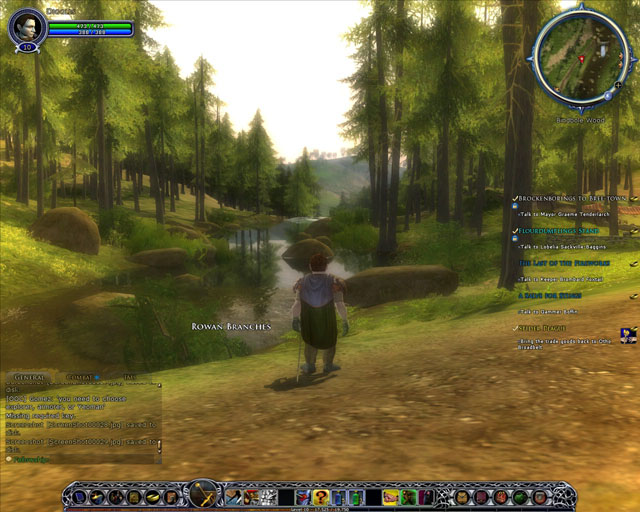The image size is (640, 512).
Task: Click the question mark hotbar slot
Action: [x=320, y=496]
